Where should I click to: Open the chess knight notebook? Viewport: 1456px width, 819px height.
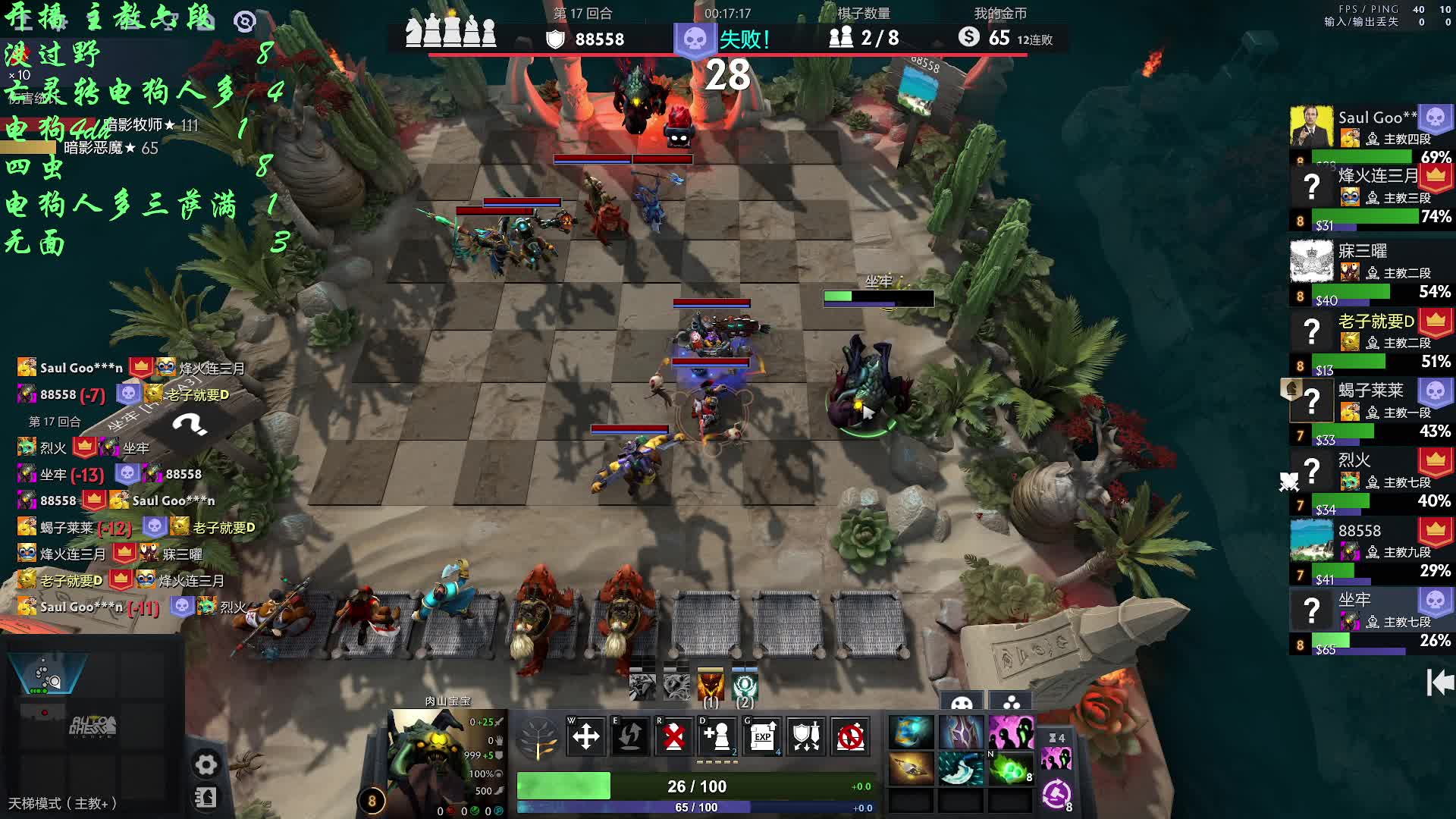pyautogui.click(x=206, y=797)
